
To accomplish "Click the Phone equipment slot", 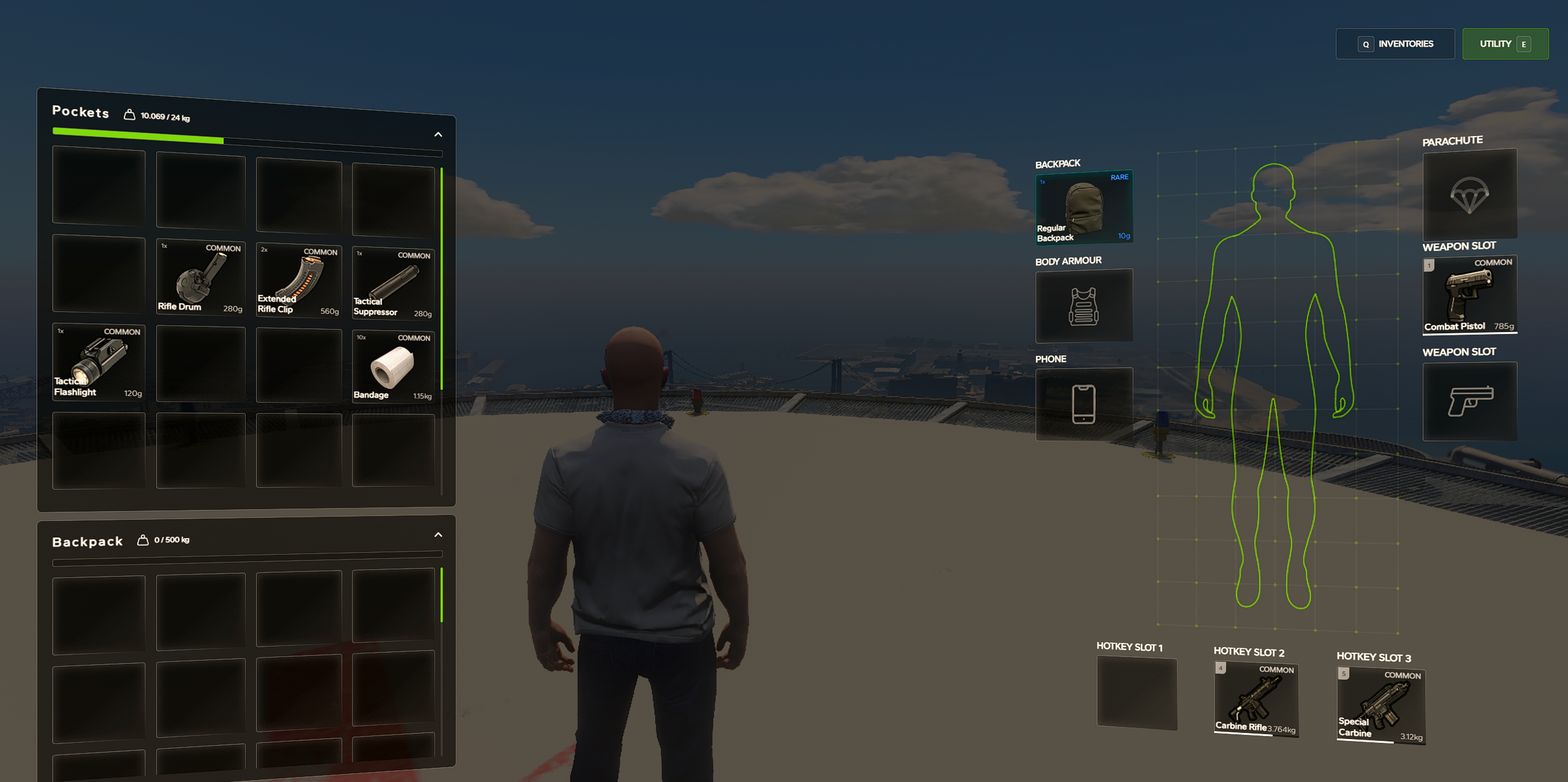I will pos(1083,404).
